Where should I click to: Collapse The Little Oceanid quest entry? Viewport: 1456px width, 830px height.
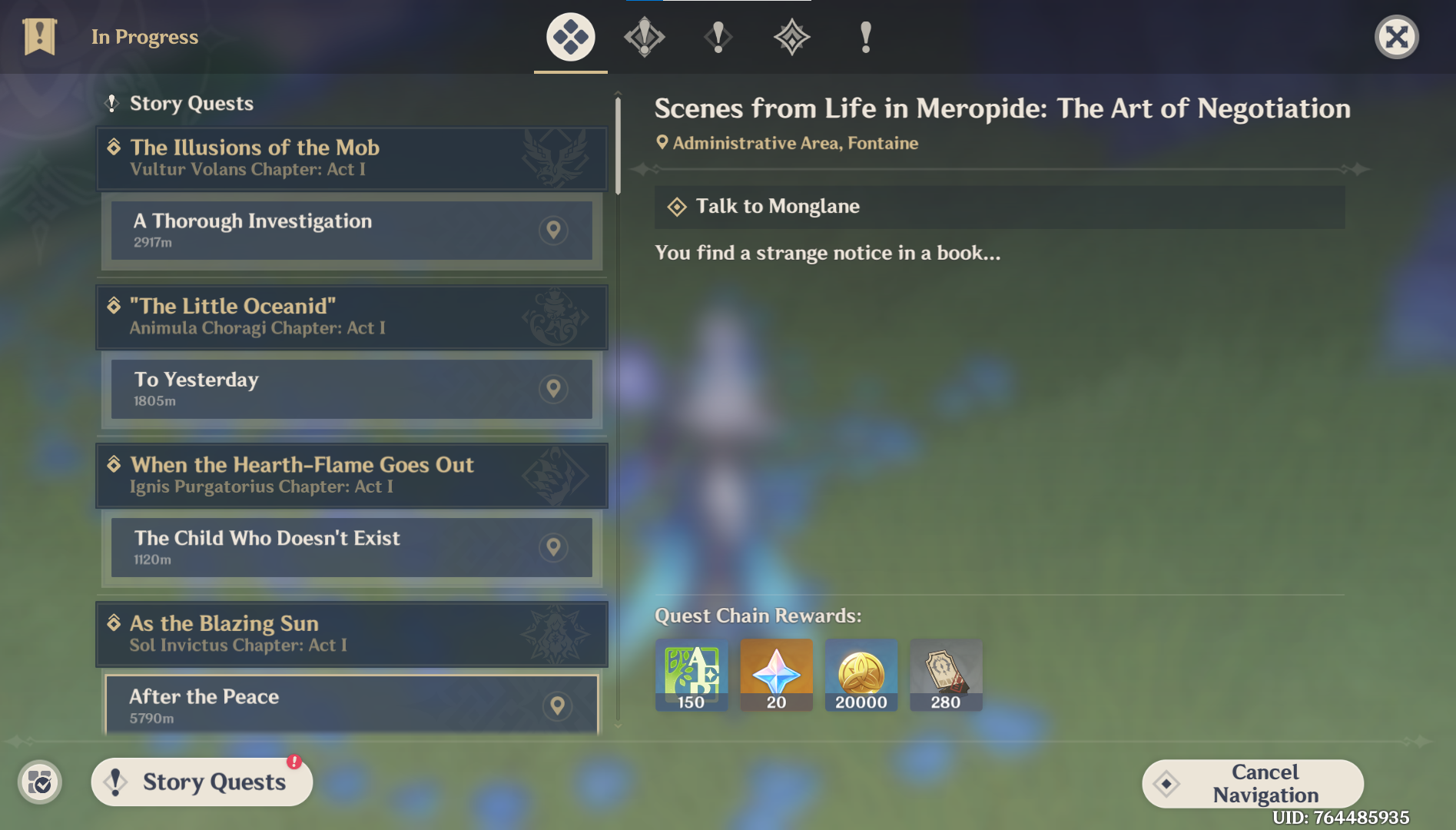click(350, 317)
